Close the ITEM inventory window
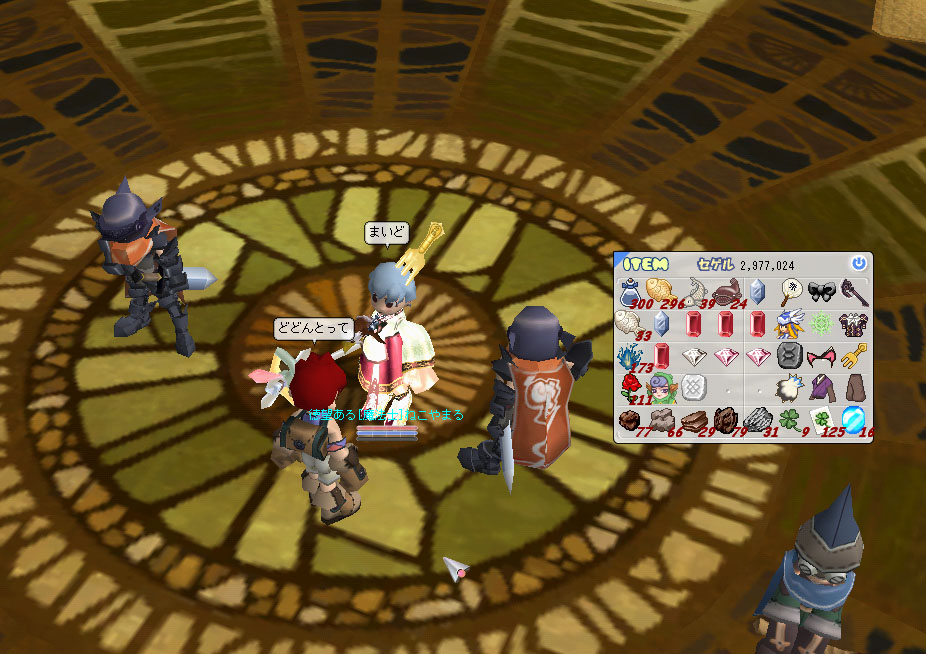Viewport: 926px width, 654px height. click(x=858, y=264)
